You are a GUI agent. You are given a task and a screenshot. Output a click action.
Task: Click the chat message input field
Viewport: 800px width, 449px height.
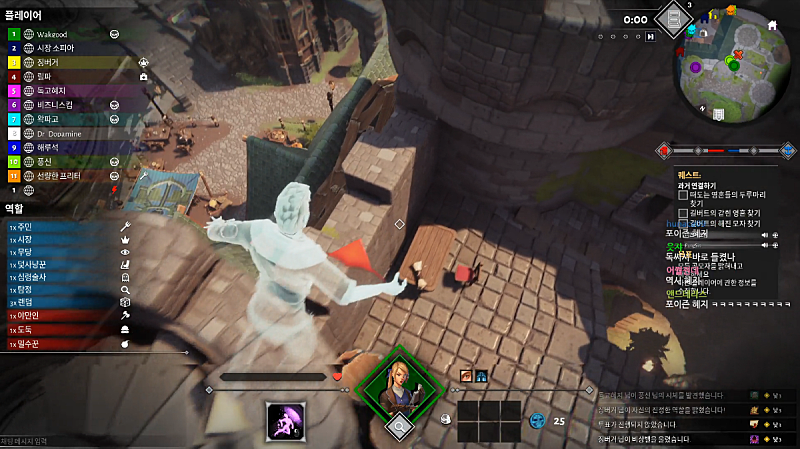point(90,441)
